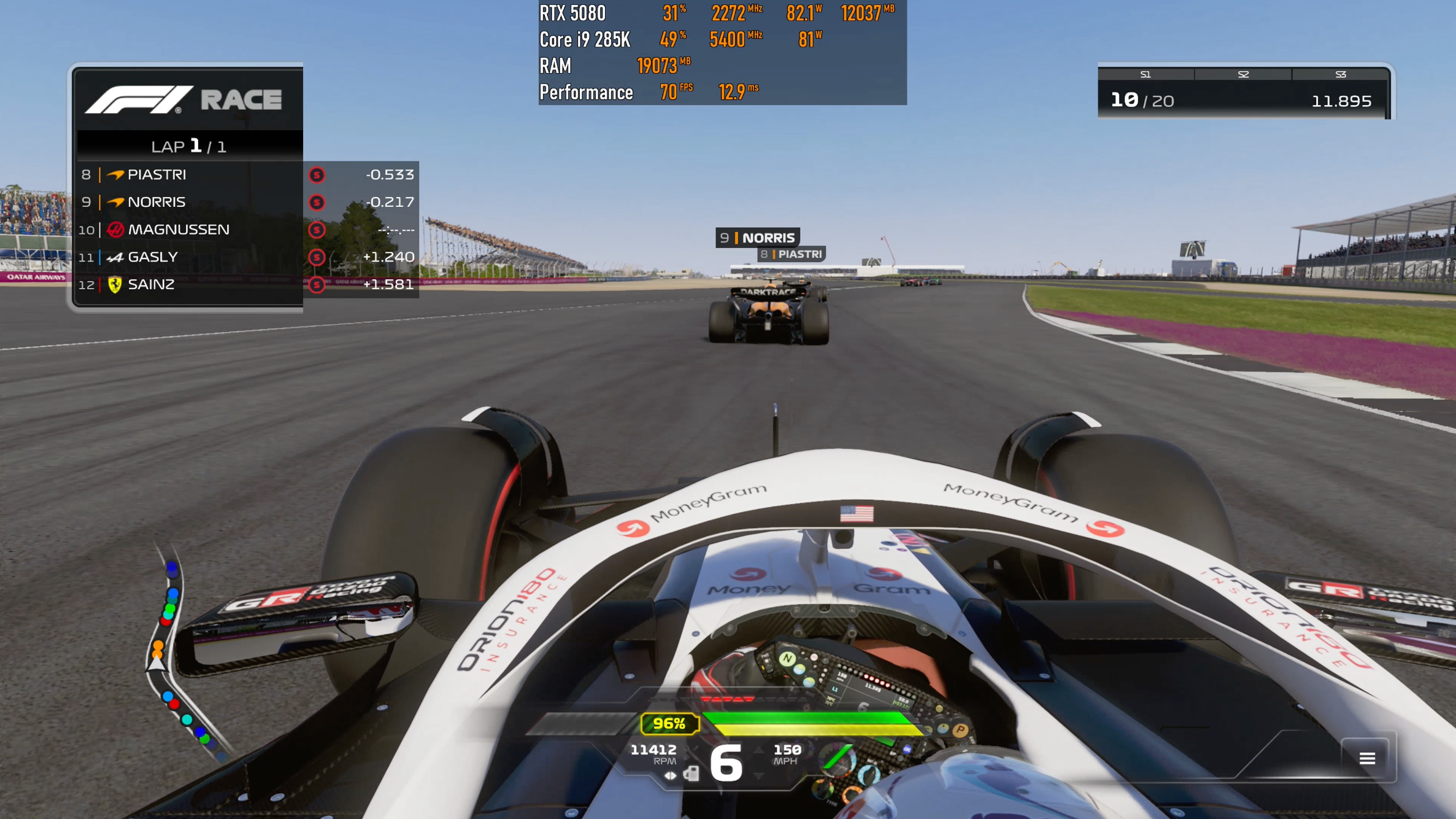Select Norris's row in the leaderboard
The image size is (1456, 819).
(245, 202)
